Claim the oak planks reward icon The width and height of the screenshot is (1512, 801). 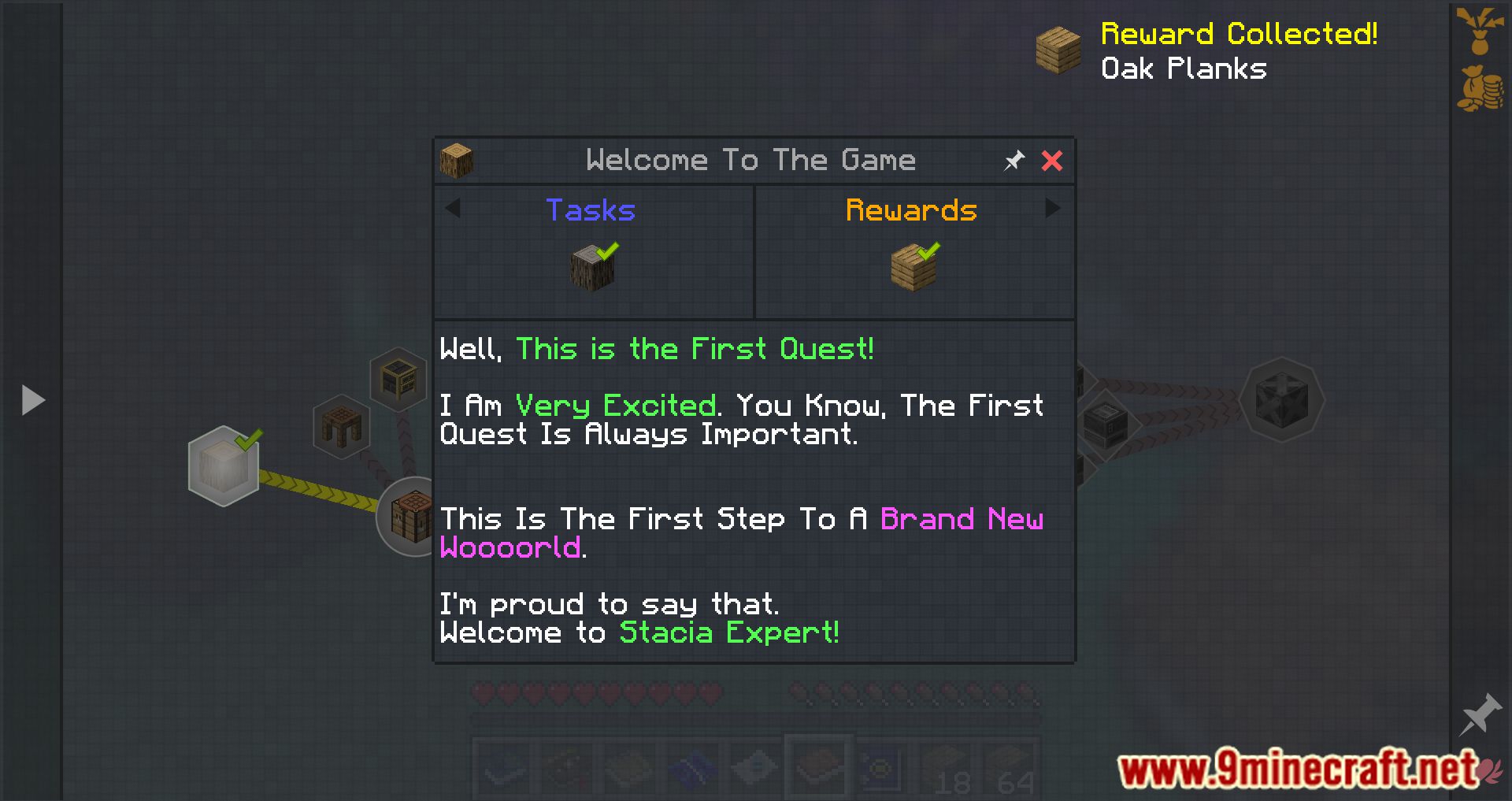tap(912, 266)
